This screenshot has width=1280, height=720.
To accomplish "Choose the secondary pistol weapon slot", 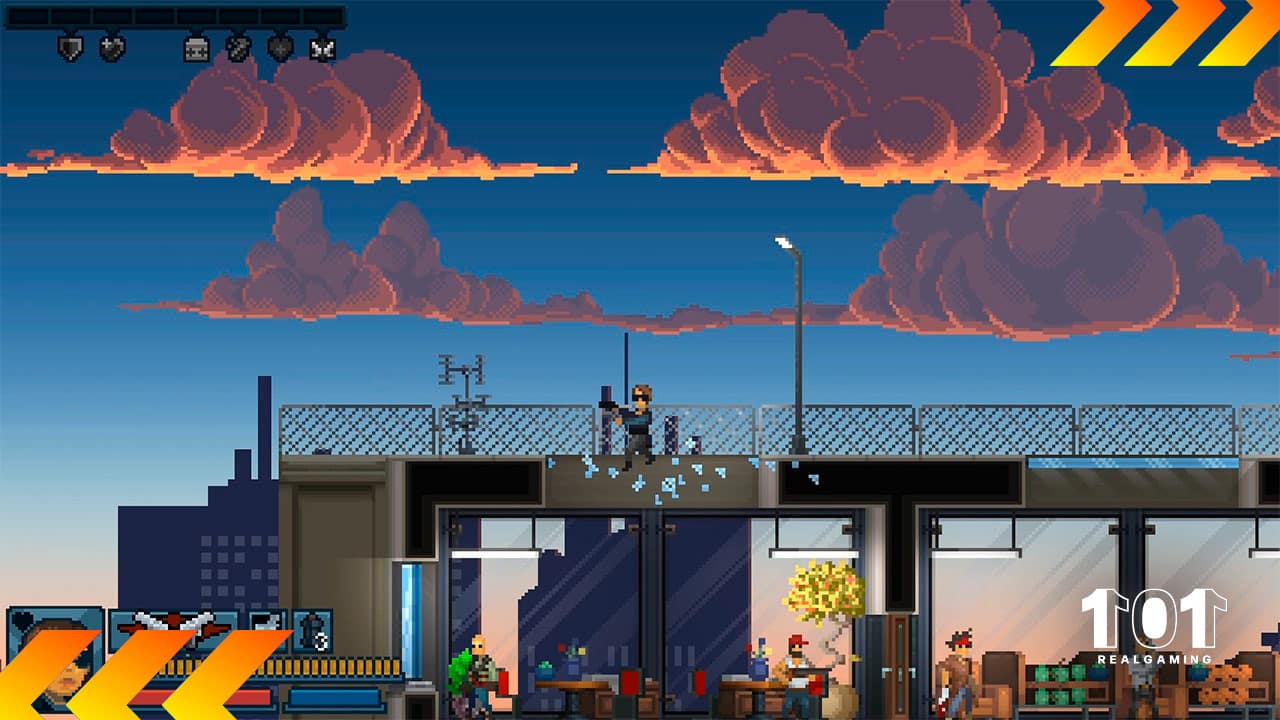I will click(267, 630).
